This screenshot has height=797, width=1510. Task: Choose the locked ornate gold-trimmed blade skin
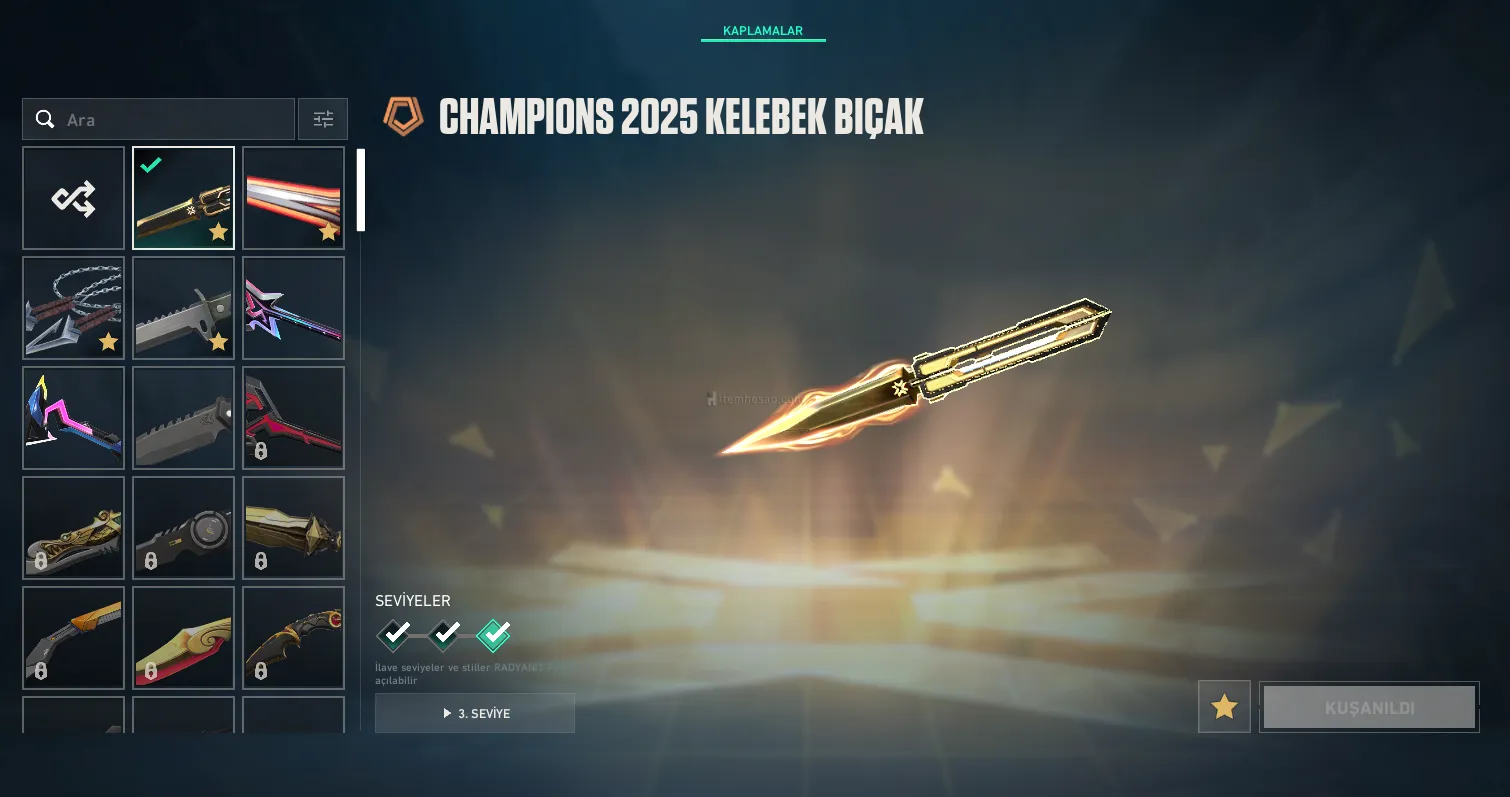pyautogui.click(x=74, y=528)
